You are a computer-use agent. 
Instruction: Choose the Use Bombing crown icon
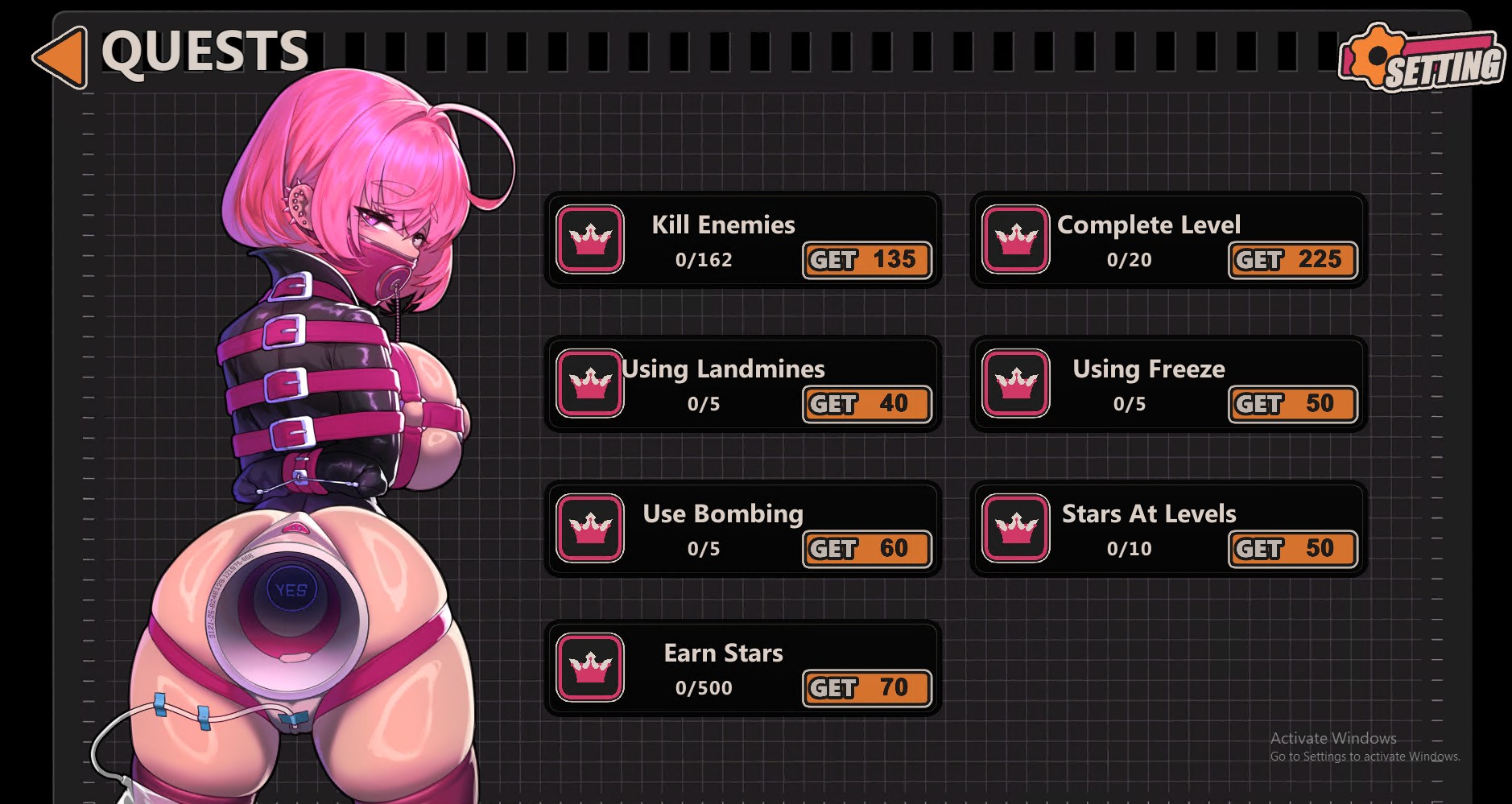(x=590, y=528)
